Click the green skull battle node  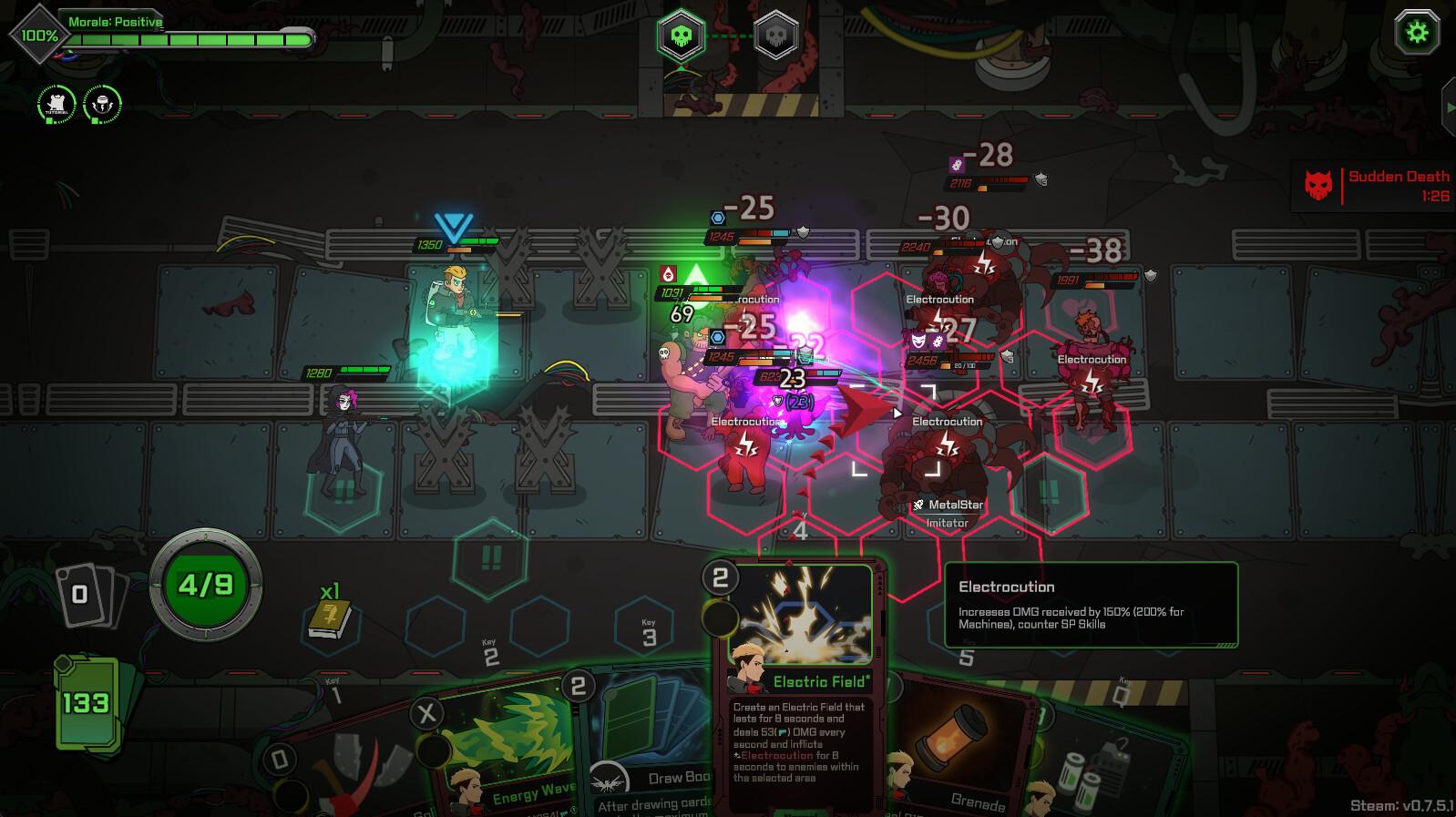680,35
